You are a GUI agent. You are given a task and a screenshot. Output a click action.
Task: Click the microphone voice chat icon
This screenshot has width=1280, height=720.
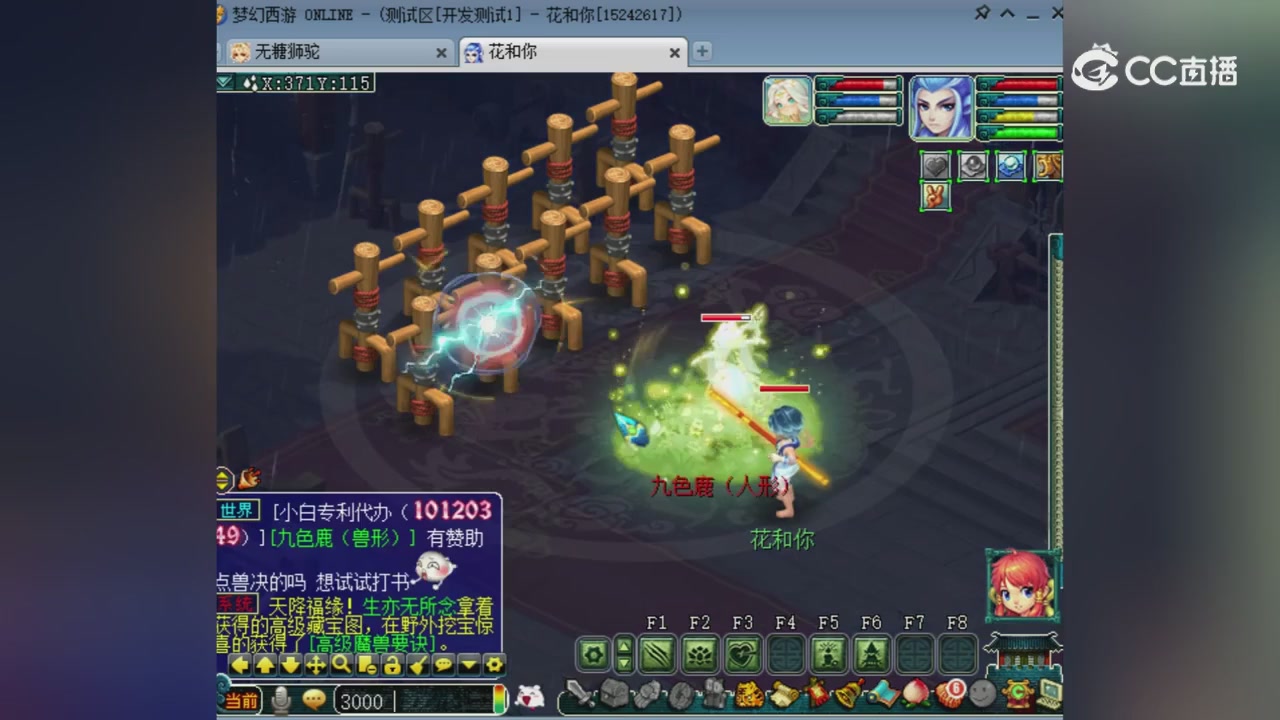click(x=280, y=700)
